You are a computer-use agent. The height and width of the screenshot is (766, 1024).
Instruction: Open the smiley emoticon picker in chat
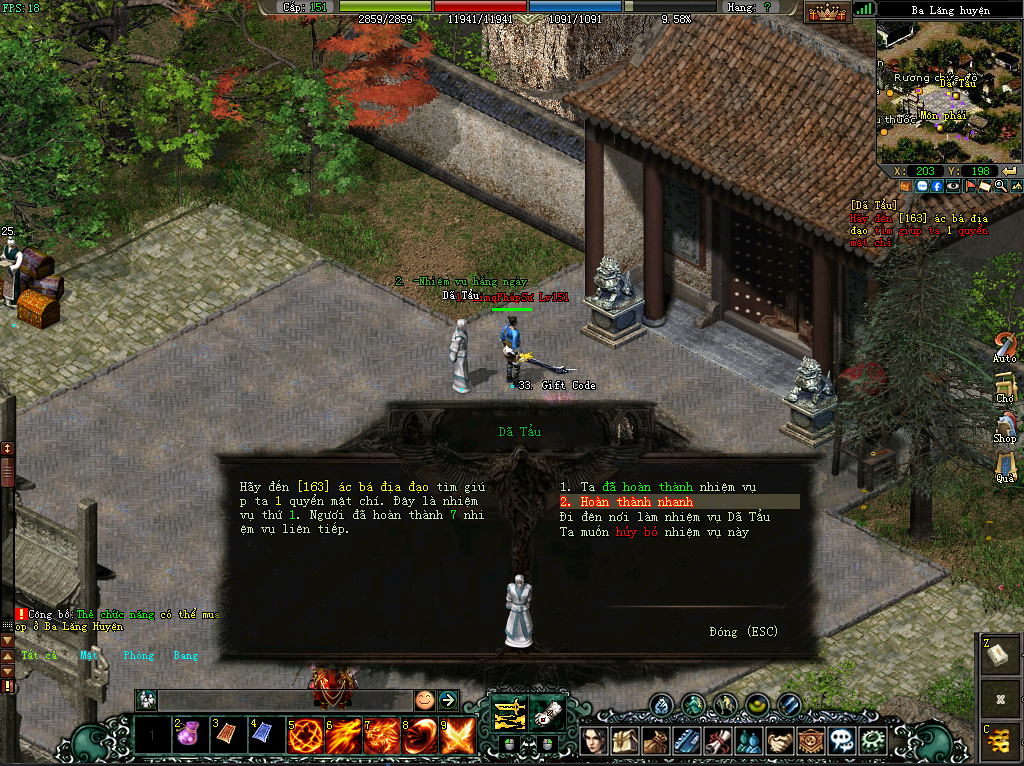pyautogui.click(x=425, y=700)
